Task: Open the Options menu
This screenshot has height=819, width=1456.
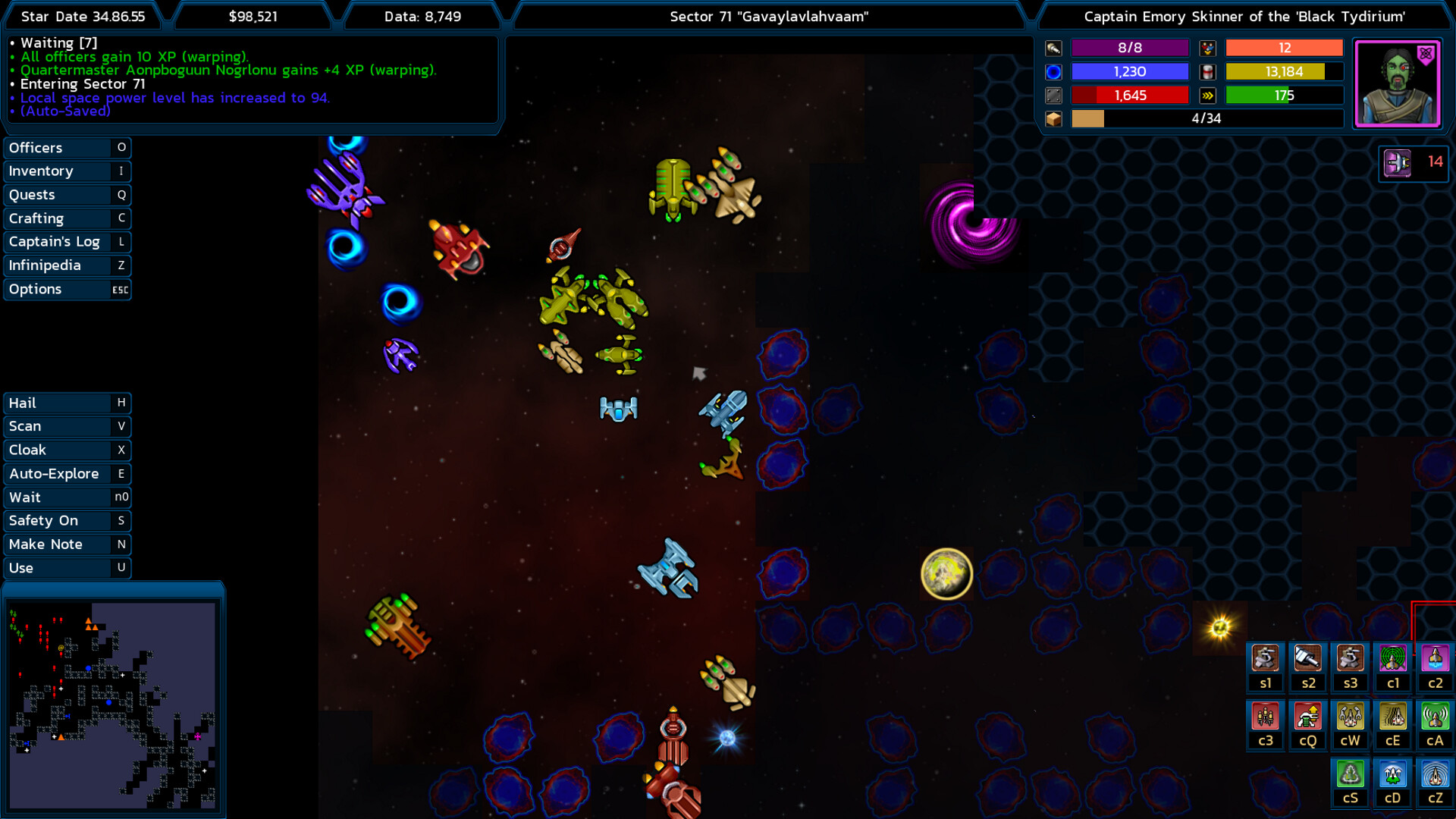Action: point(67,290)
